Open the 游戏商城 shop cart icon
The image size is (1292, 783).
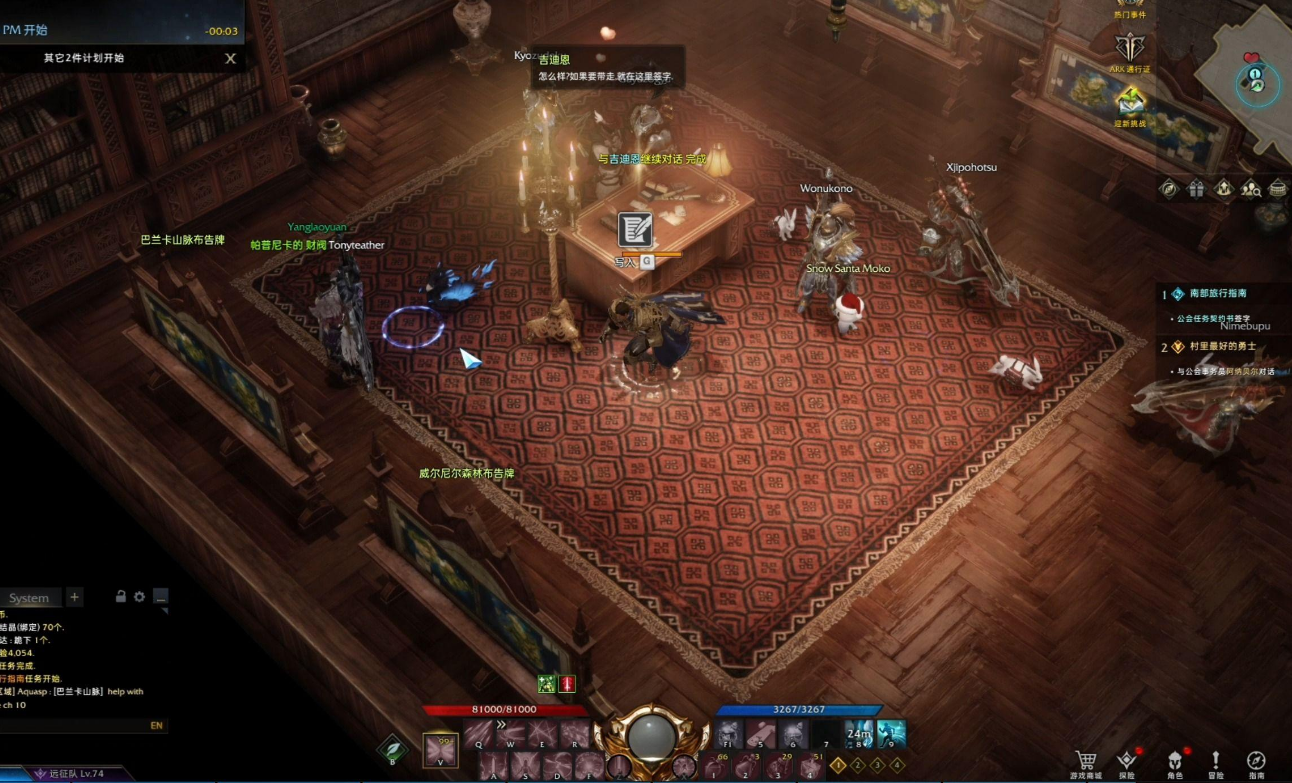(1087, 762)
